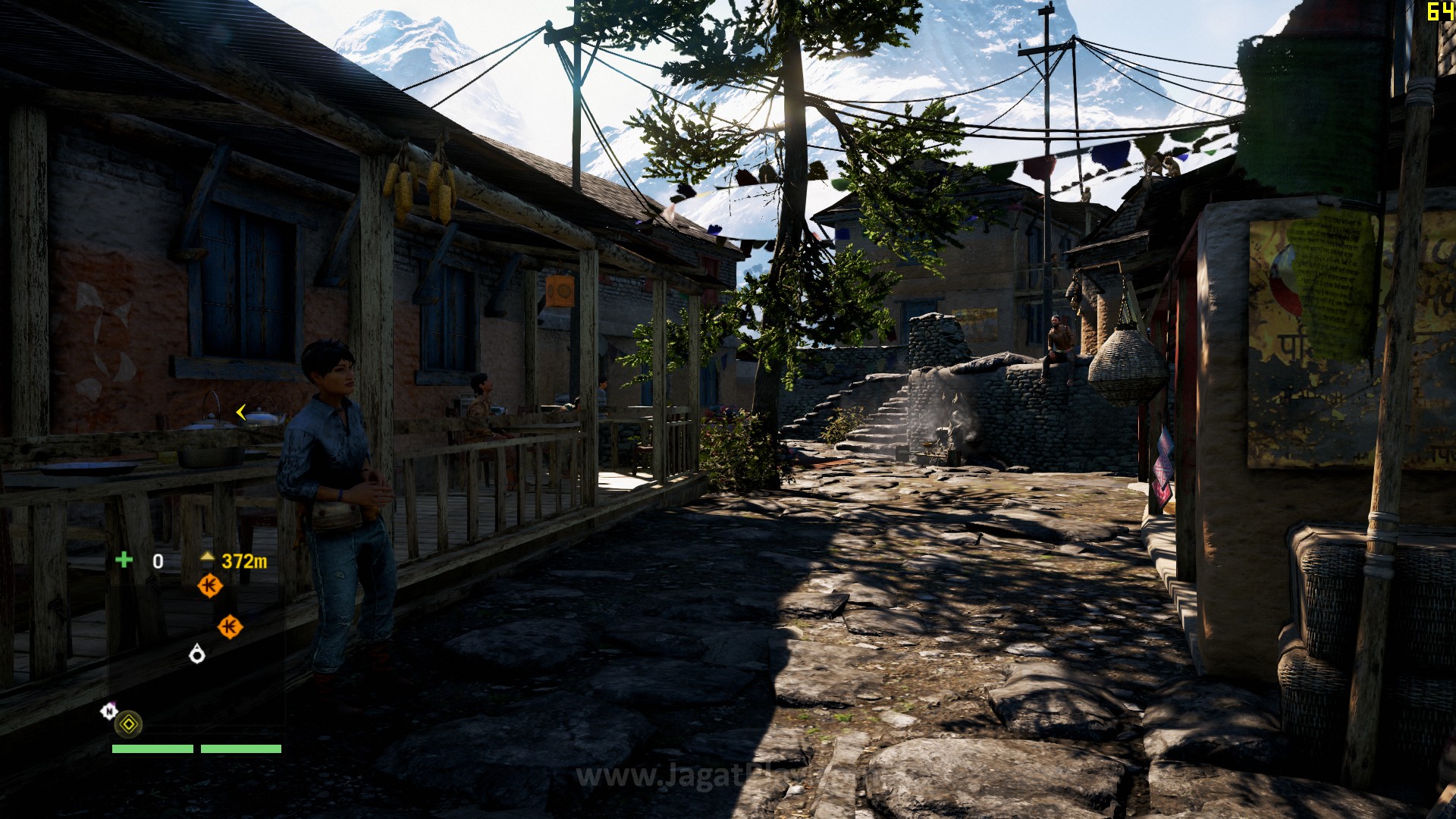Click the gold objective direction triangle
The width and height of the screenshot is (1456, 819).
207,558
